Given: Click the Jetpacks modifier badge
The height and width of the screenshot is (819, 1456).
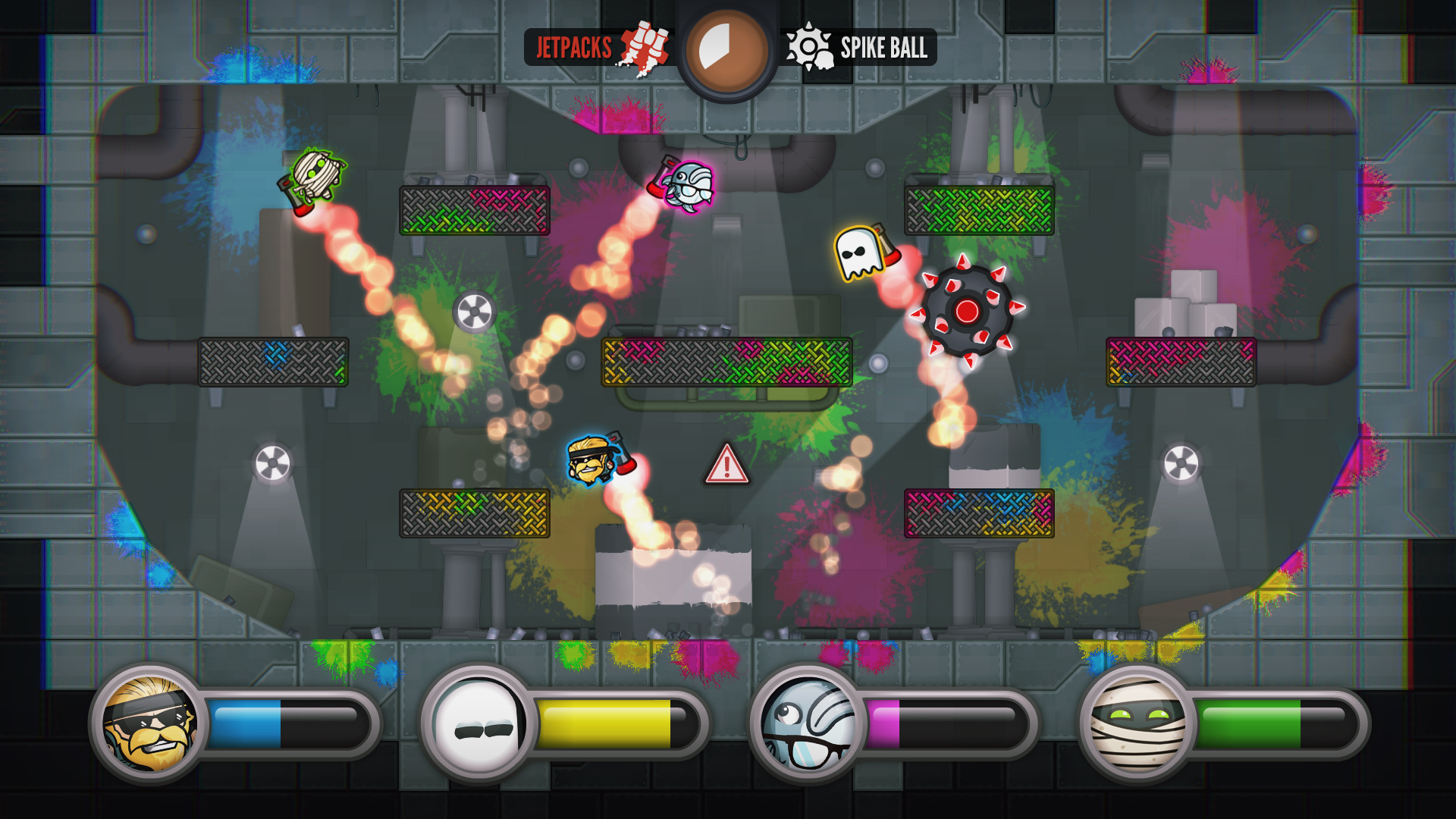Looking at the screenshot, I should (x=598, y=48).
